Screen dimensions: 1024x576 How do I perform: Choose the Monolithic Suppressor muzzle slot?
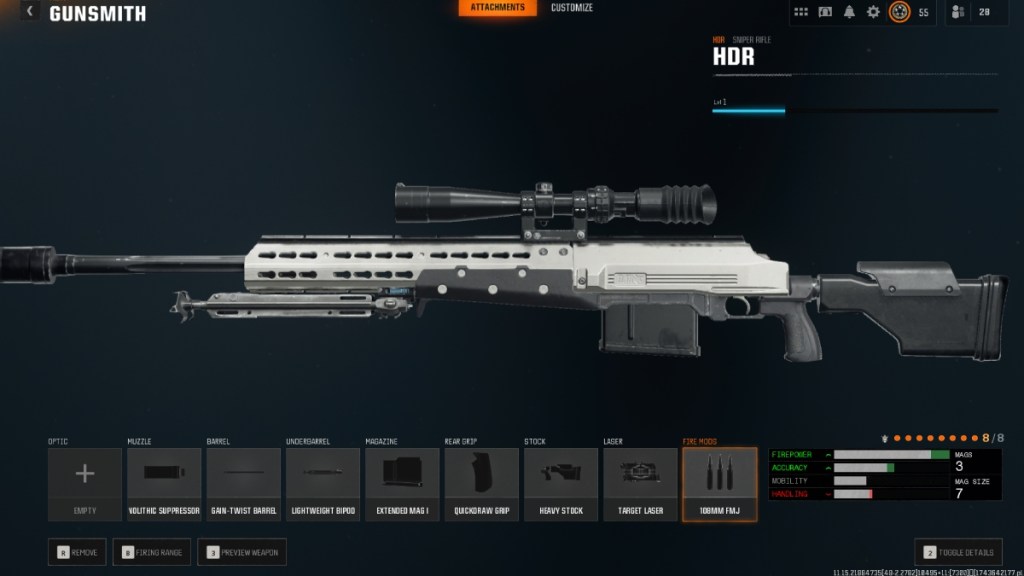[164, 484]
